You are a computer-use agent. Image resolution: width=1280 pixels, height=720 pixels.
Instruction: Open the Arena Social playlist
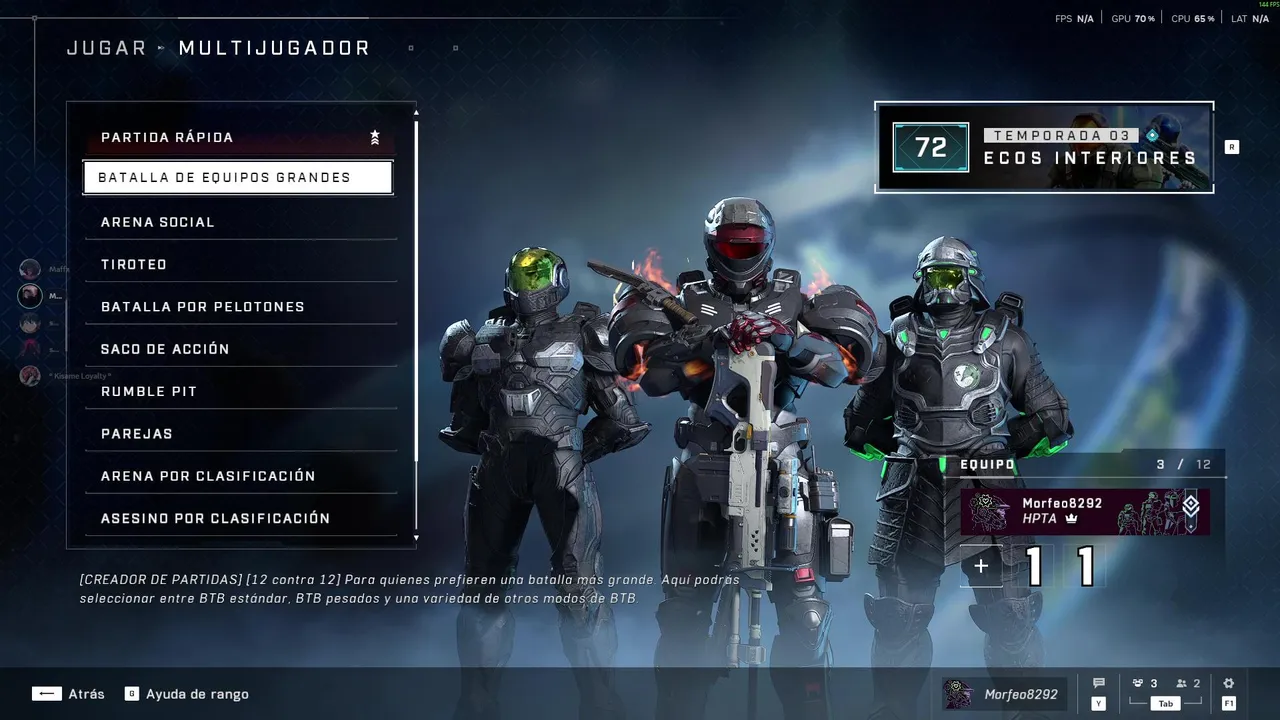[x=238, y=222]
